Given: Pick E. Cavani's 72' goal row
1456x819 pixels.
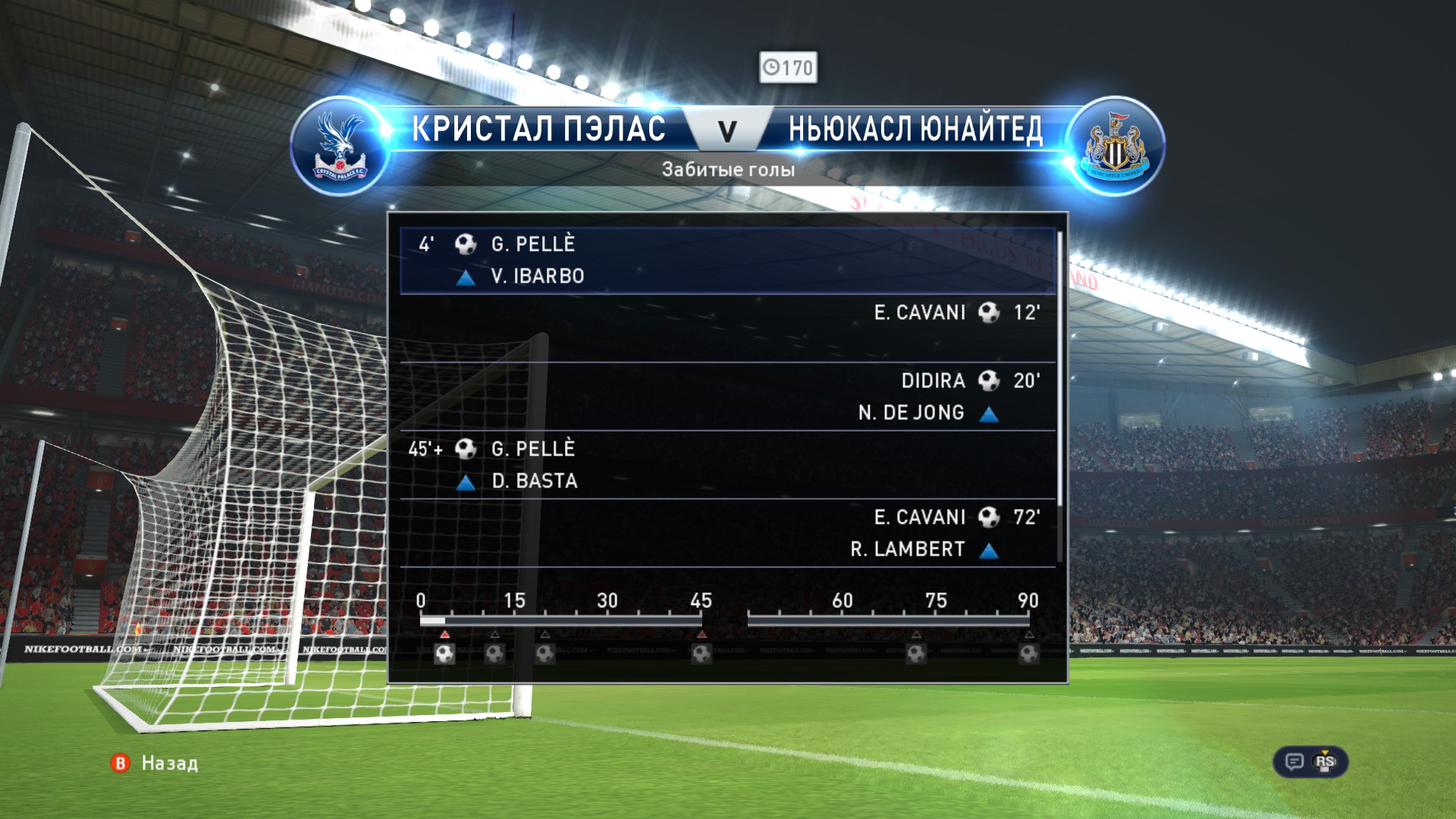Looking at the screenshot, I should [726, 532].
